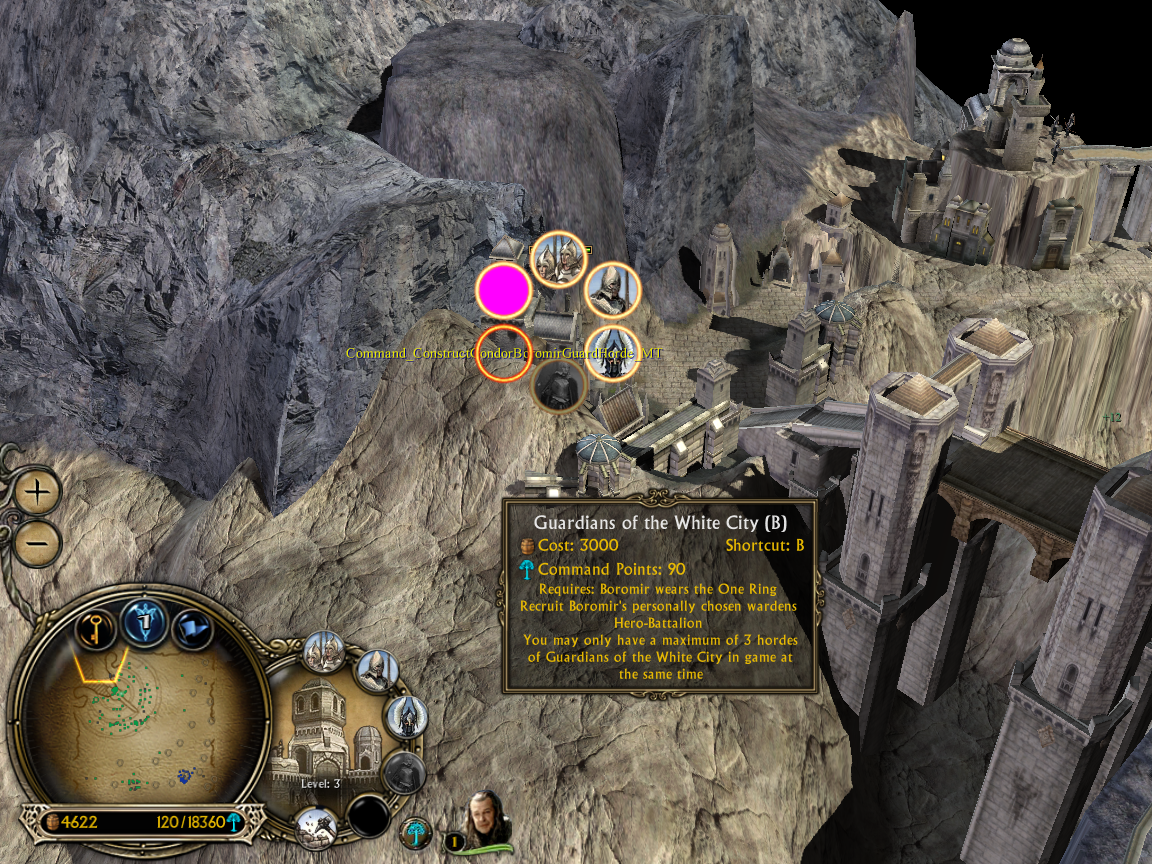Screen dimensions: 1152x864
Task: Activate the blue flag icon above the minimap
Action: [192, 629]
